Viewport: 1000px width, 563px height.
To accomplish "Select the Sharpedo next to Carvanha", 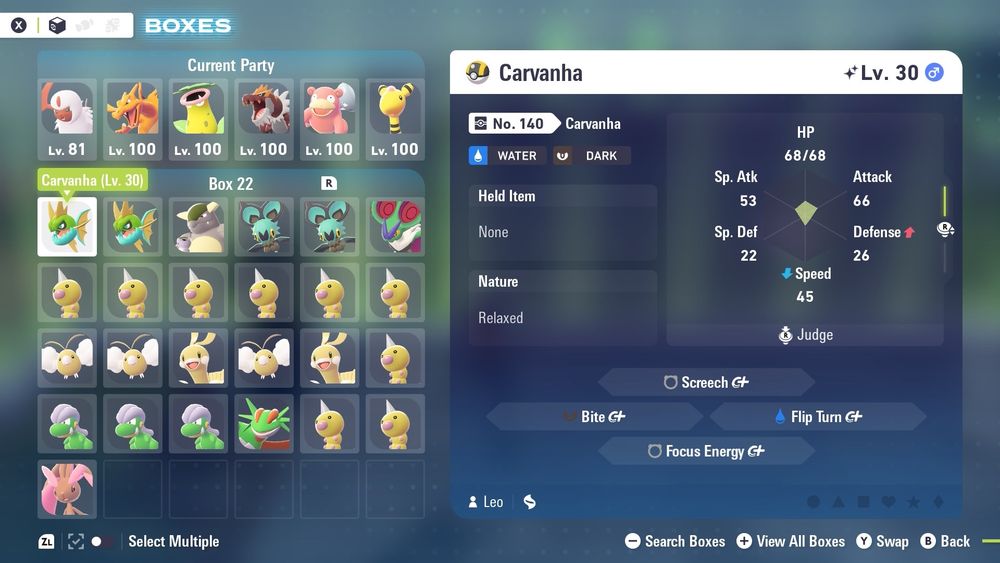I will 133,226.
